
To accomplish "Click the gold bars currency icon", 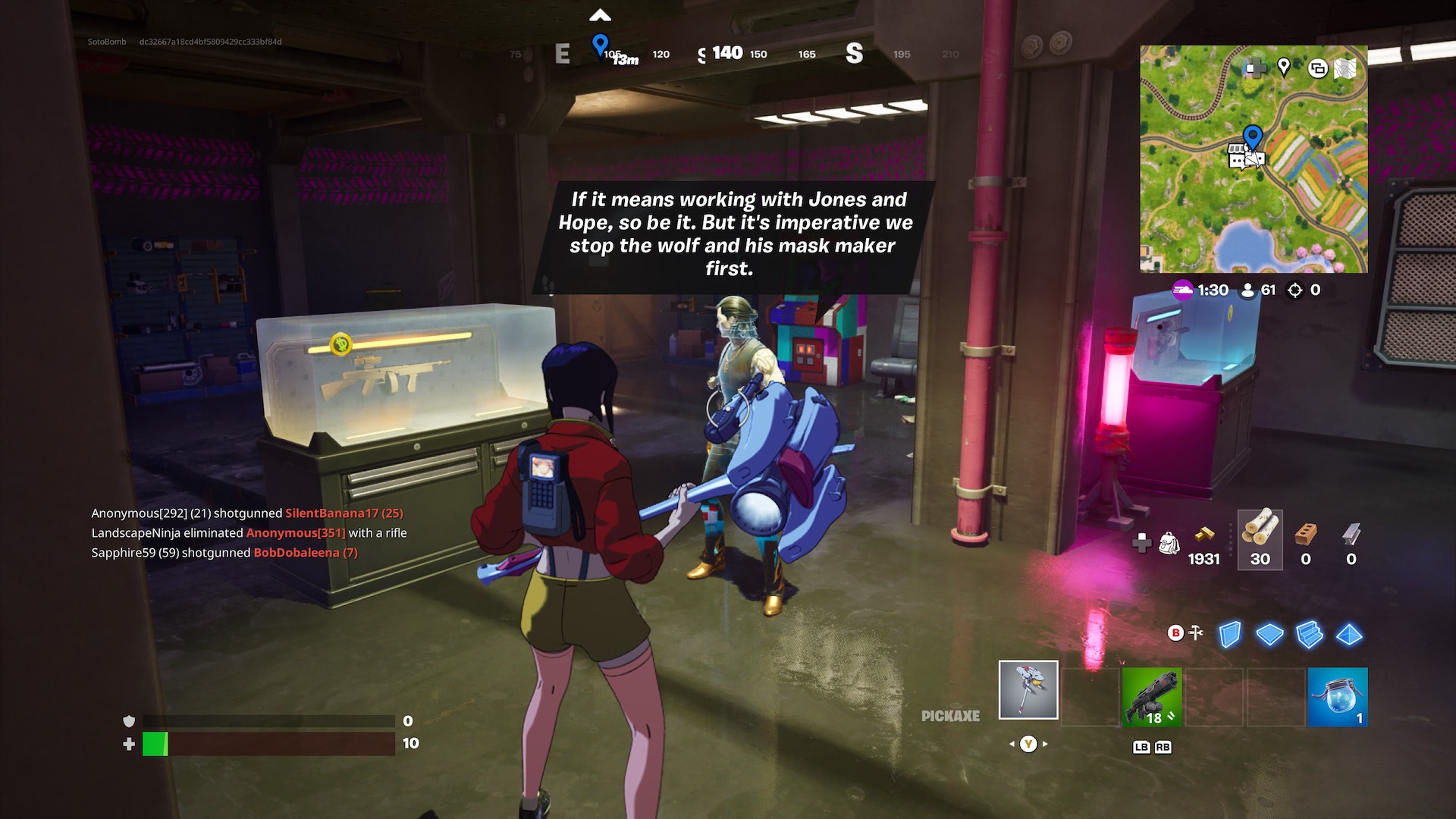I will pos(1203,534).
